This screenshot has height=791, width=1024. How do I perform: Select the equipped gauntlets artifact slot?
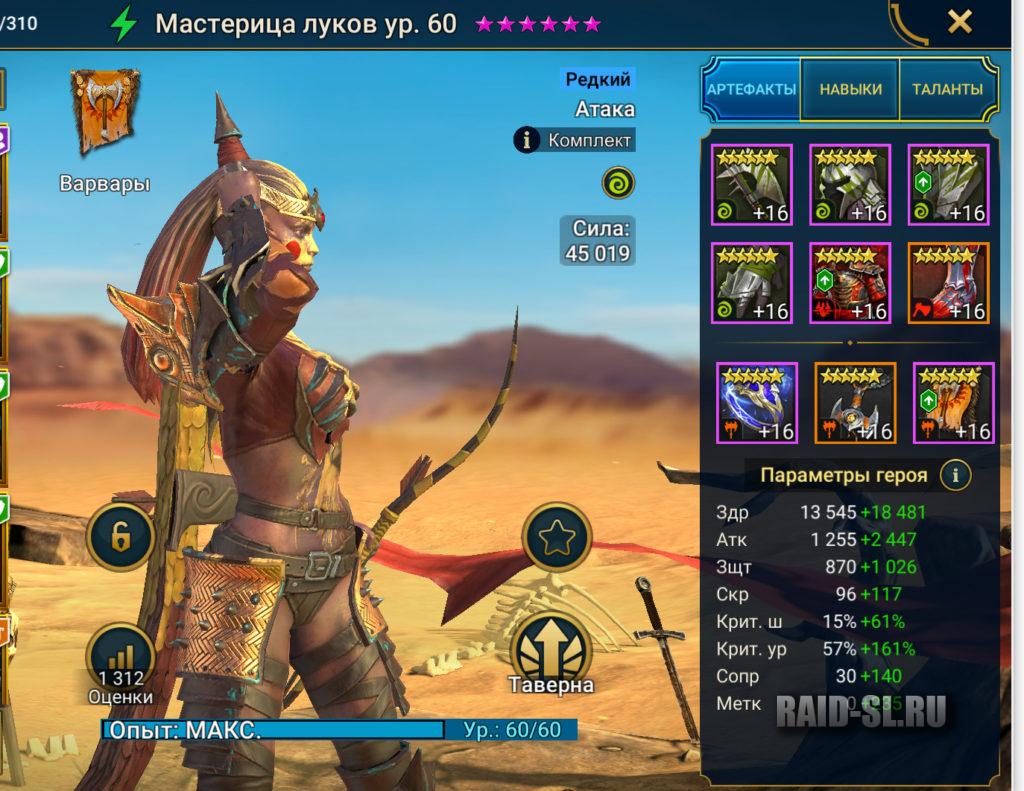coord(752,283)
